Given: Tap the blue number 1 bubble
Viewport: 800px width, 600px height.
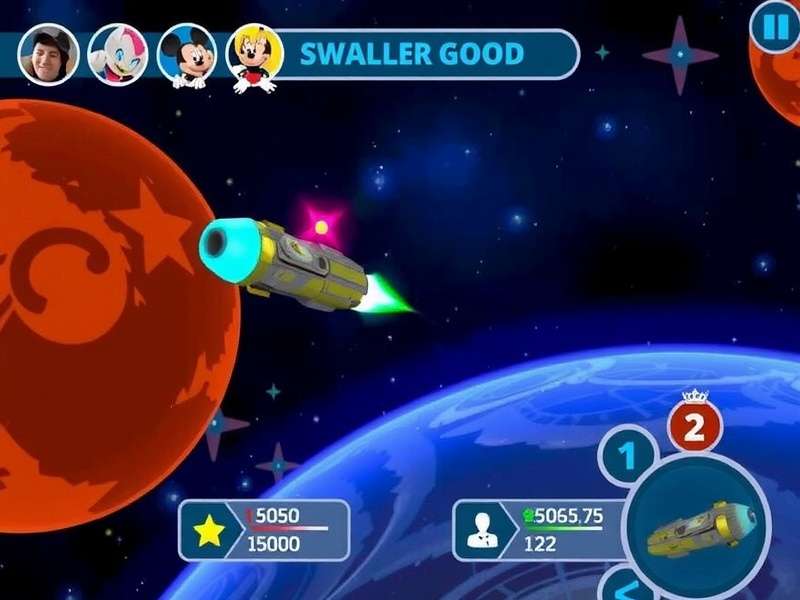Looking at the screenshot, I should coord(628,459).
